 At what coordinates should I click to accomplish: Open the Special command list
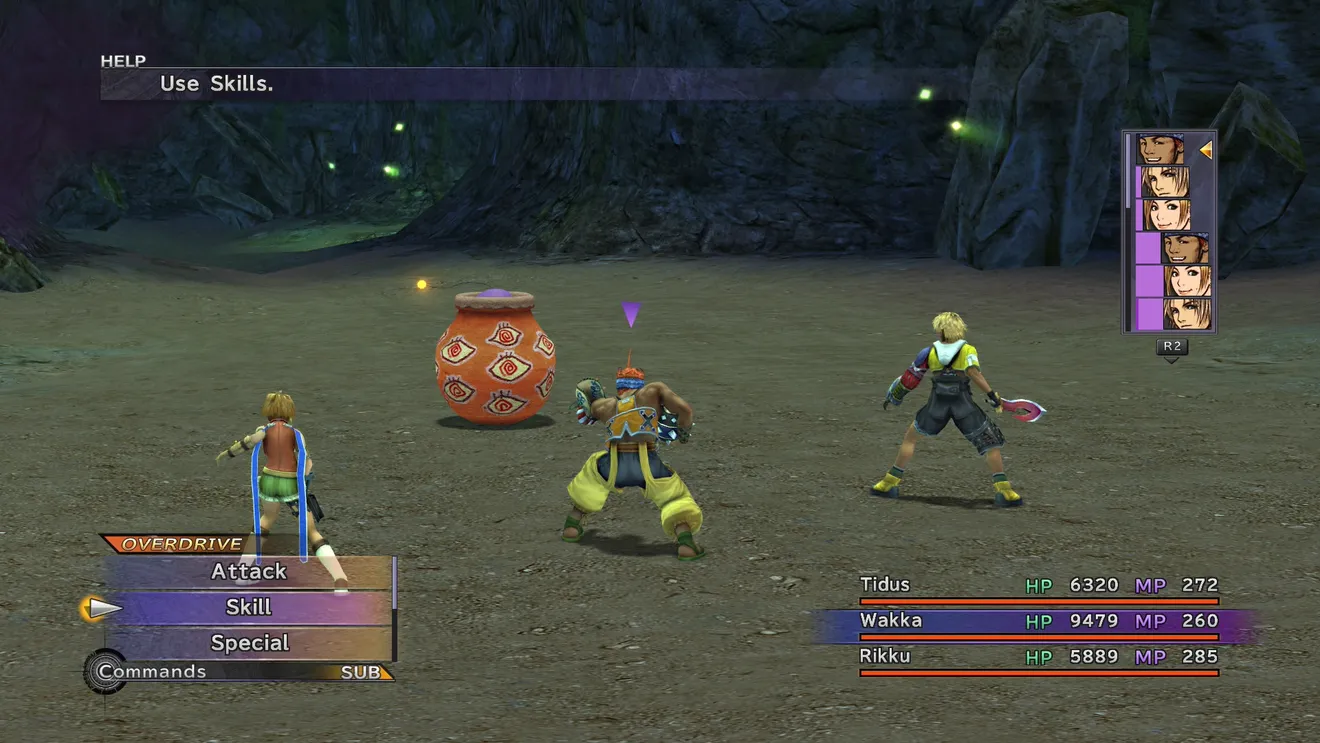(x=249, y=643)
